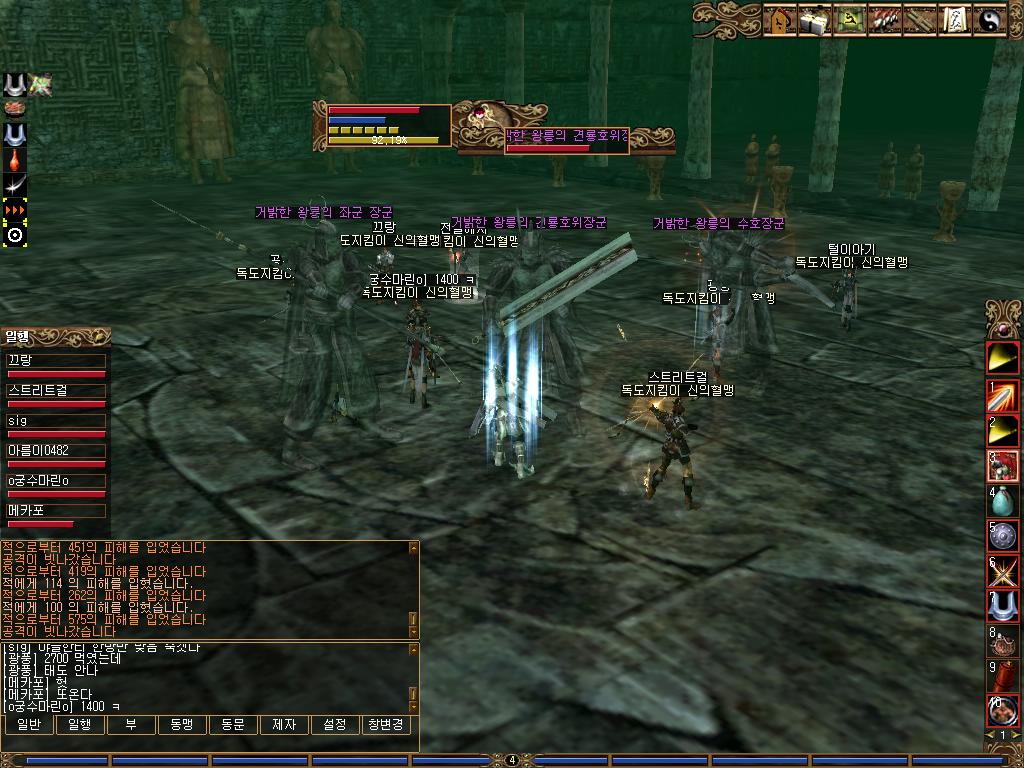Select party member 스트리트걸 in the party list
This screenshot has height=768, width=1024.
click(56, 391)
